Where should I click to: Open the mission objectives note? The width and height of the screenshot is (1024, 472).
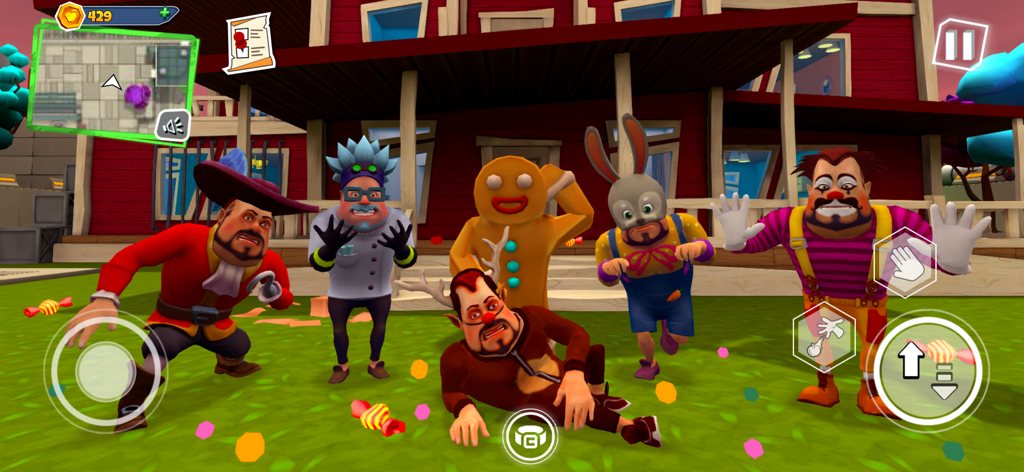pos(248,42)
